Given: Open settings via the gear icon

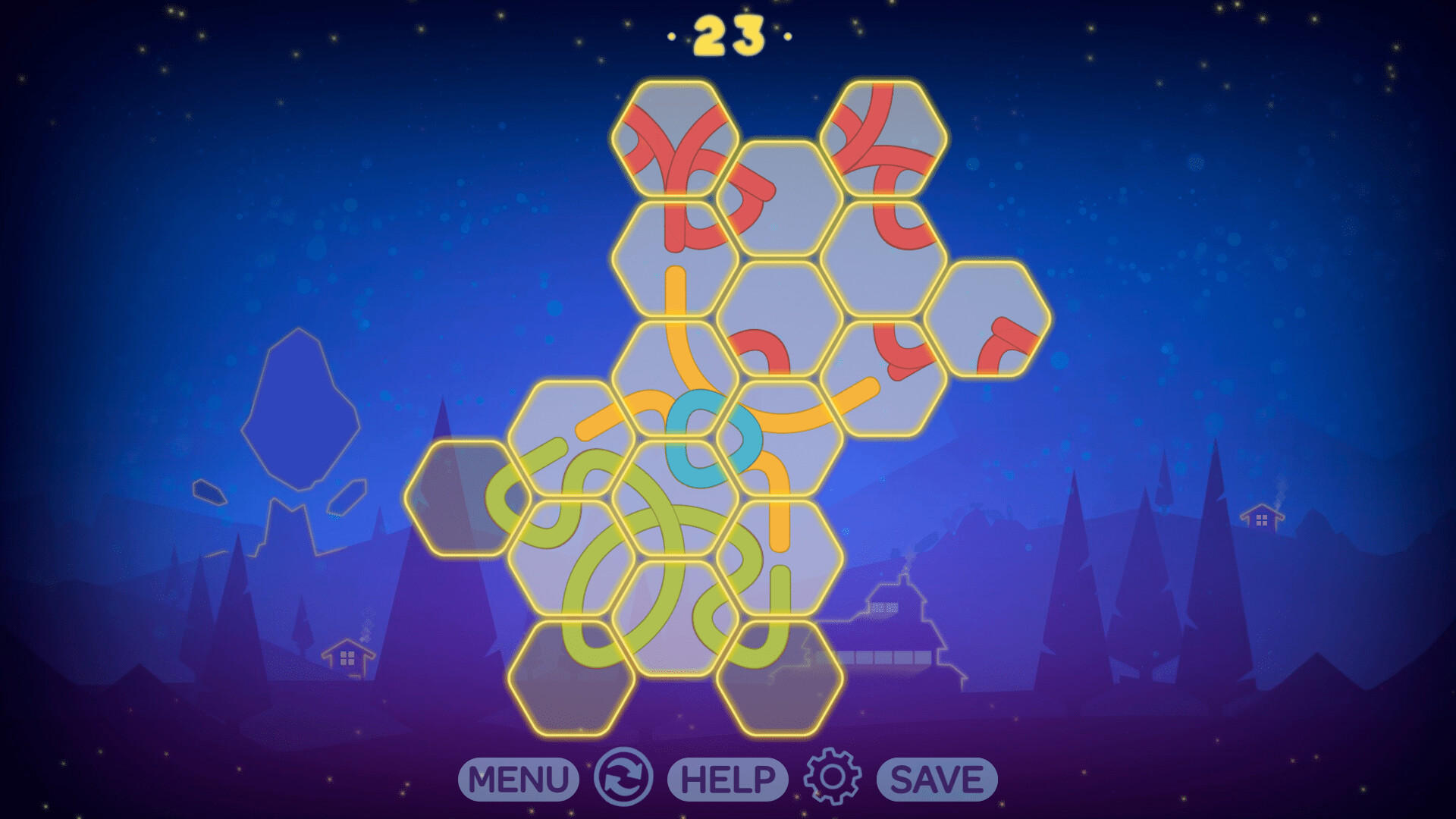Looking at the screenshot, I should [833, 778].
